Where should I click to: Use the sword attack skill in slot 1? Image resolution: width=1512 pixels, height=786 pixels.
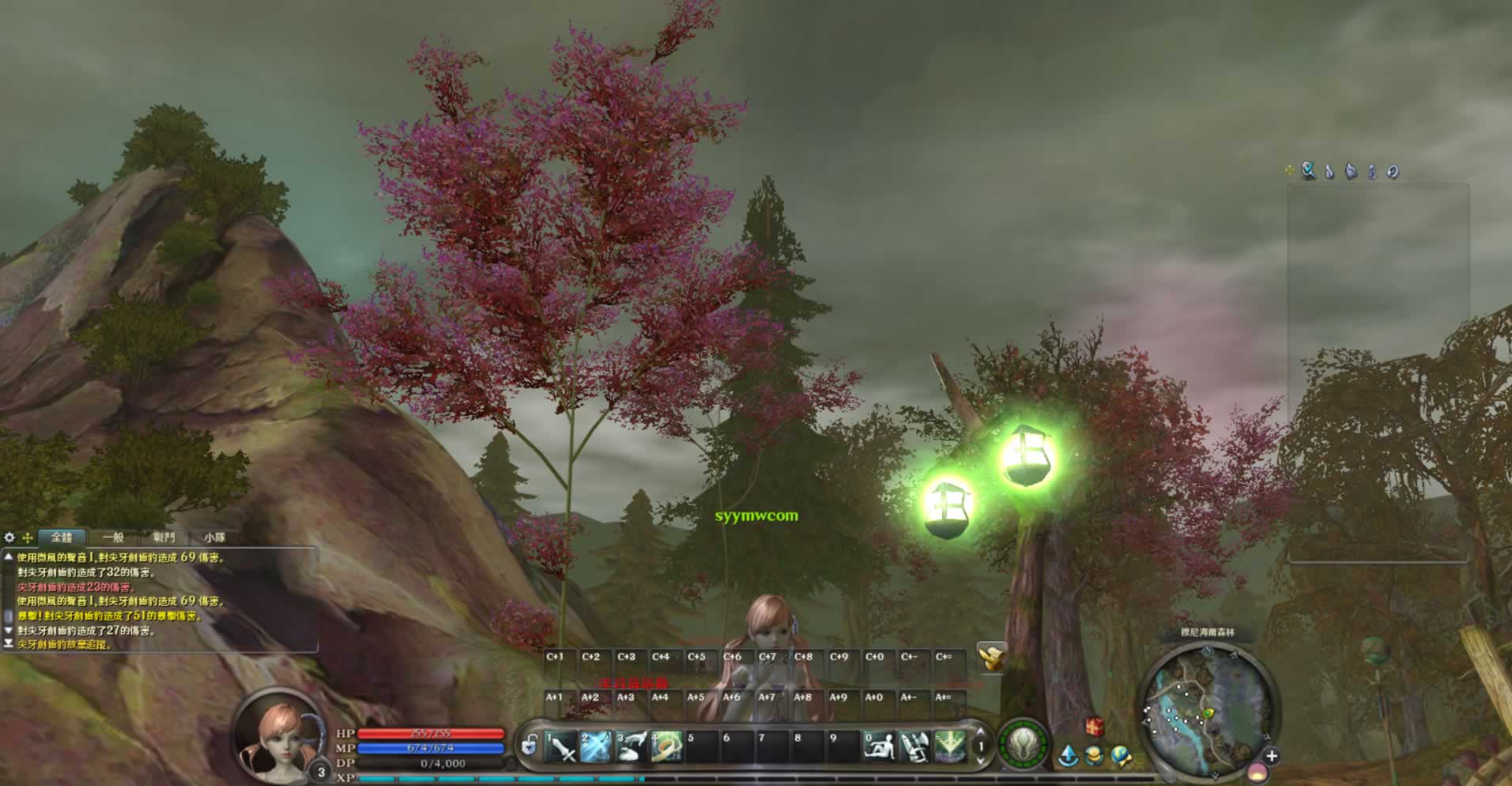(561, 746)
